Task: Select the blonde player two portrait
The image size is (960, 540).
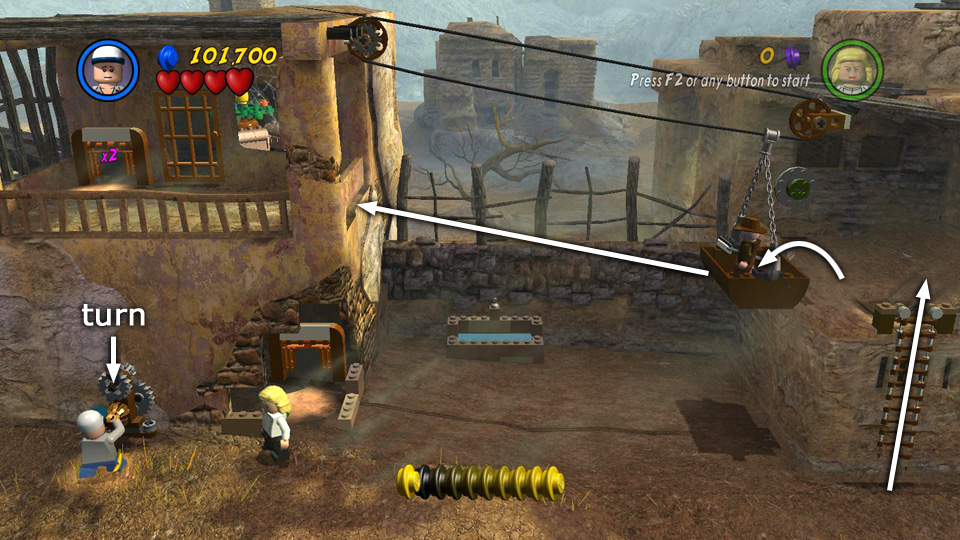Action: click(x=851, y=69)
